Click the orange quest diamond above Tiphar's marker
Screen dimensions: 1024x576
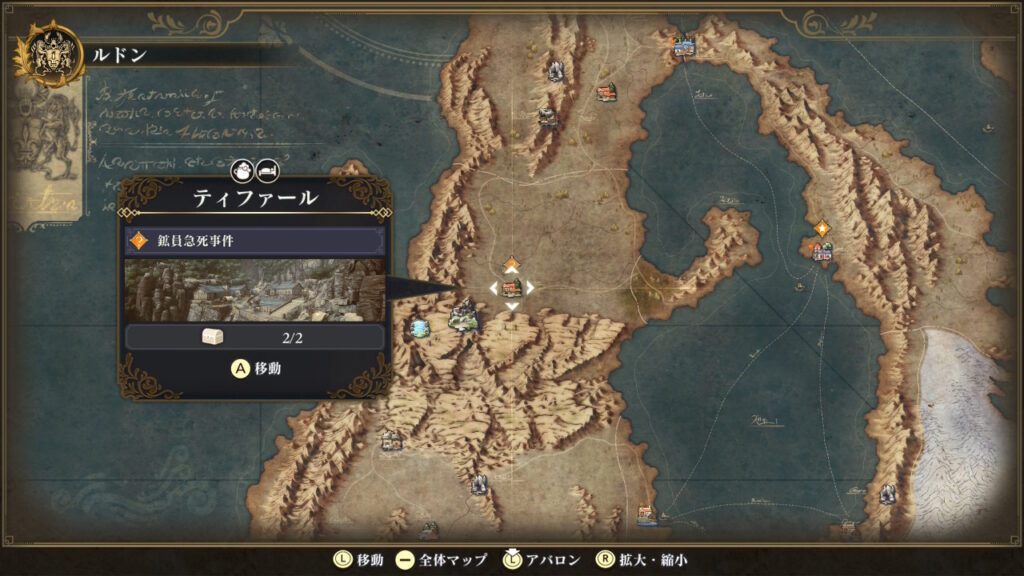point(512,264)
